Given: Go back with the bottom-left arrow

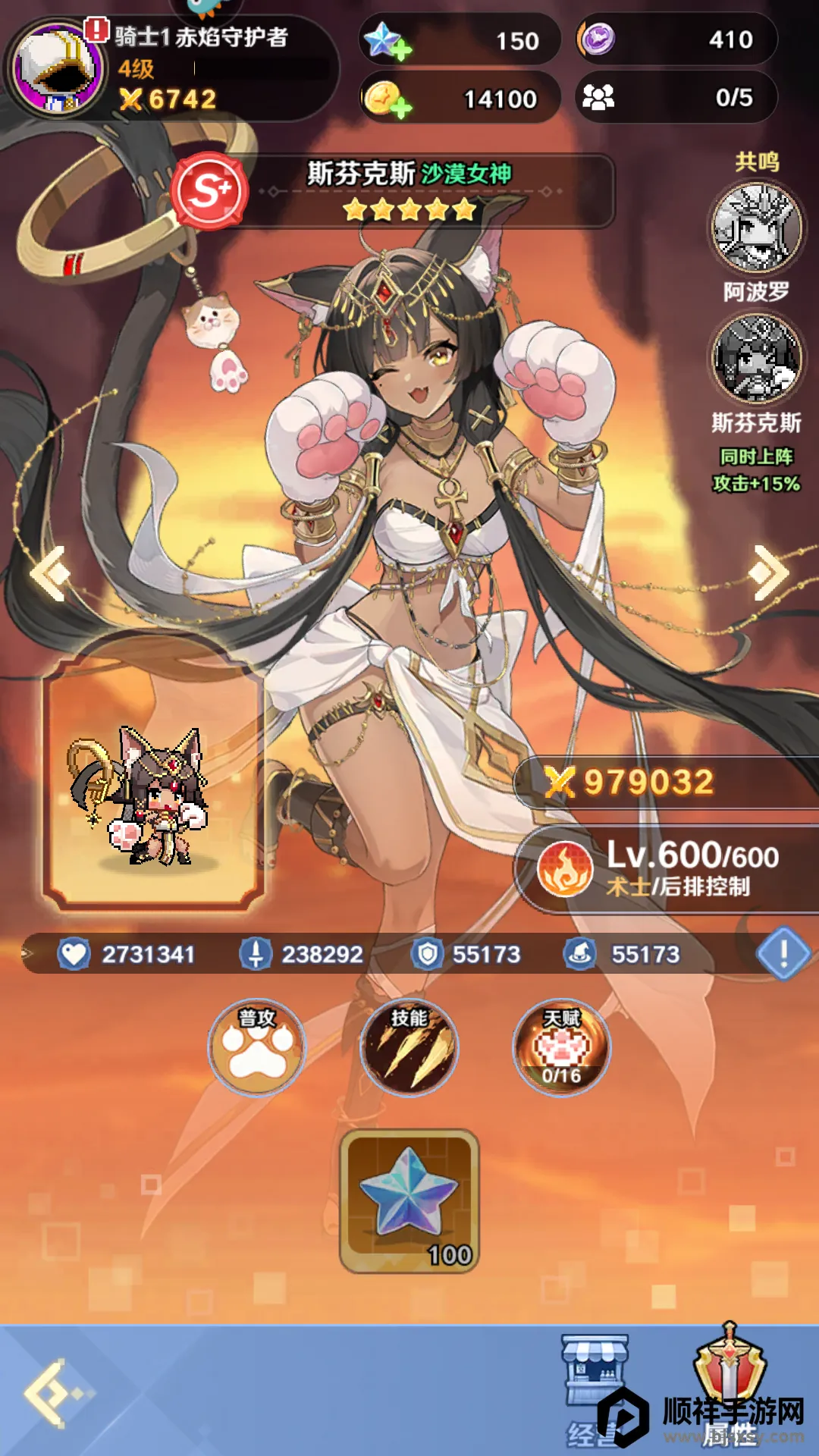Looking at the screenshot, I should click(x=55, y=1392).
